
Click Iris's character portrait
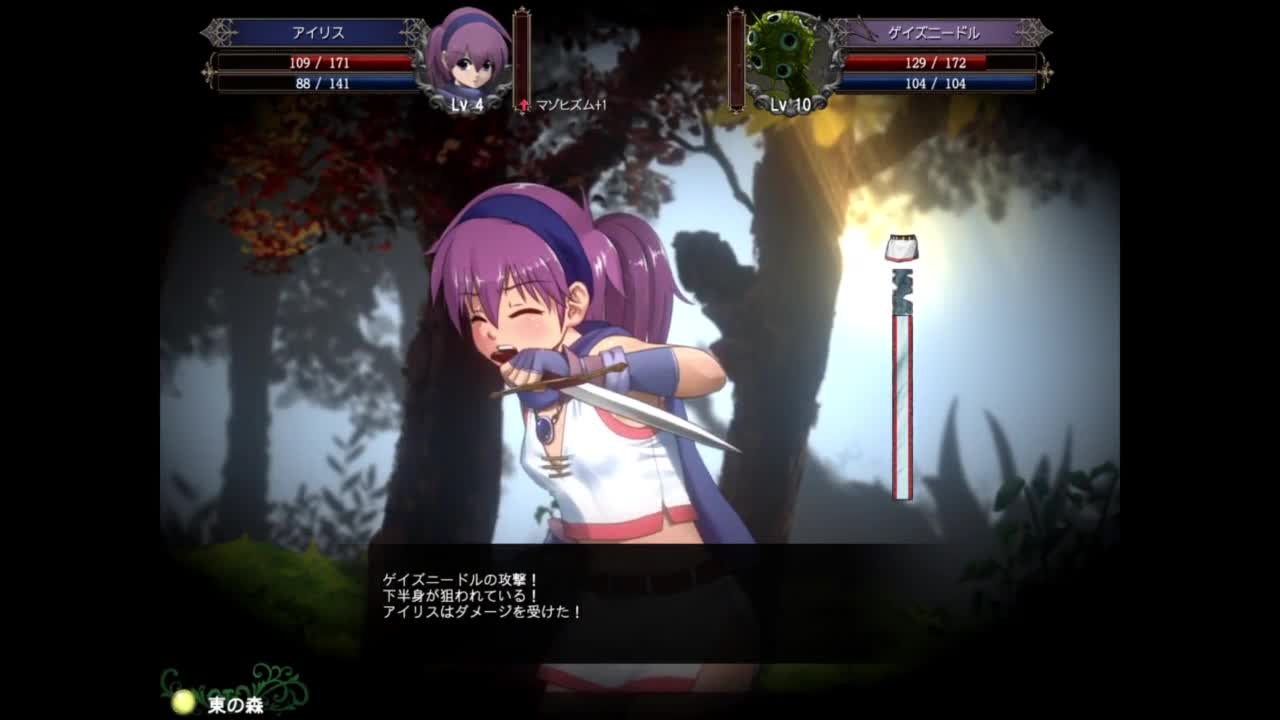[468, 55]
